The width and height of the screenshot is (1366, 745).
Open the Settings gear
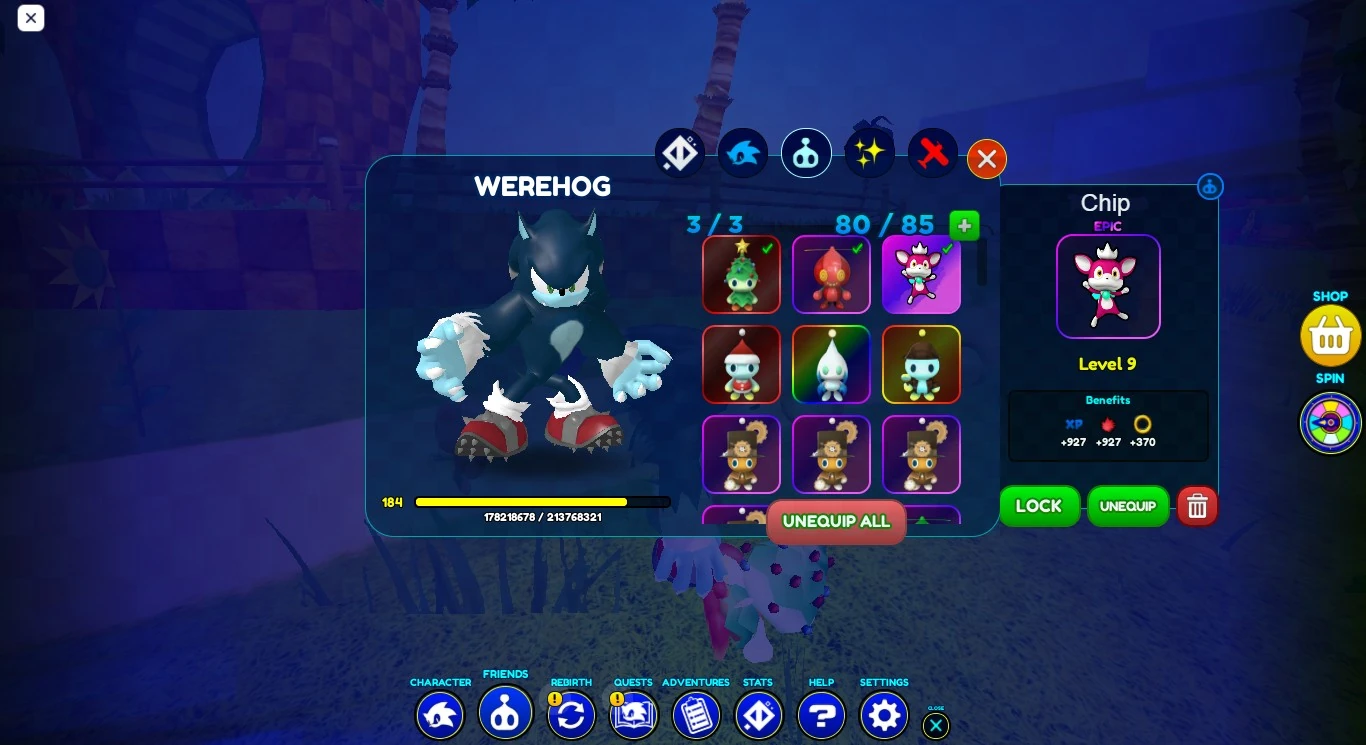coord(884,715)
